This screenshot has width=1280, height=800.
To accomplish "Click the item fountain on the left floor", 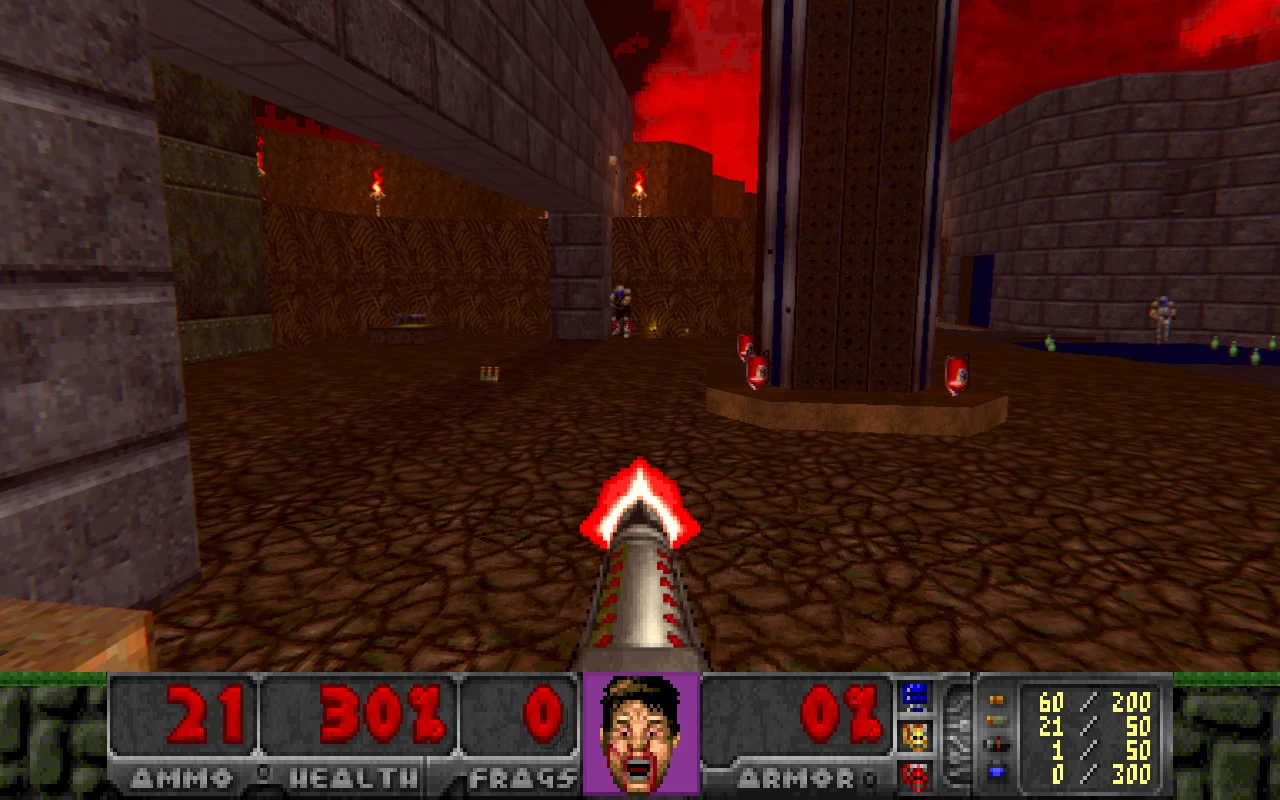I will (410, 325).
